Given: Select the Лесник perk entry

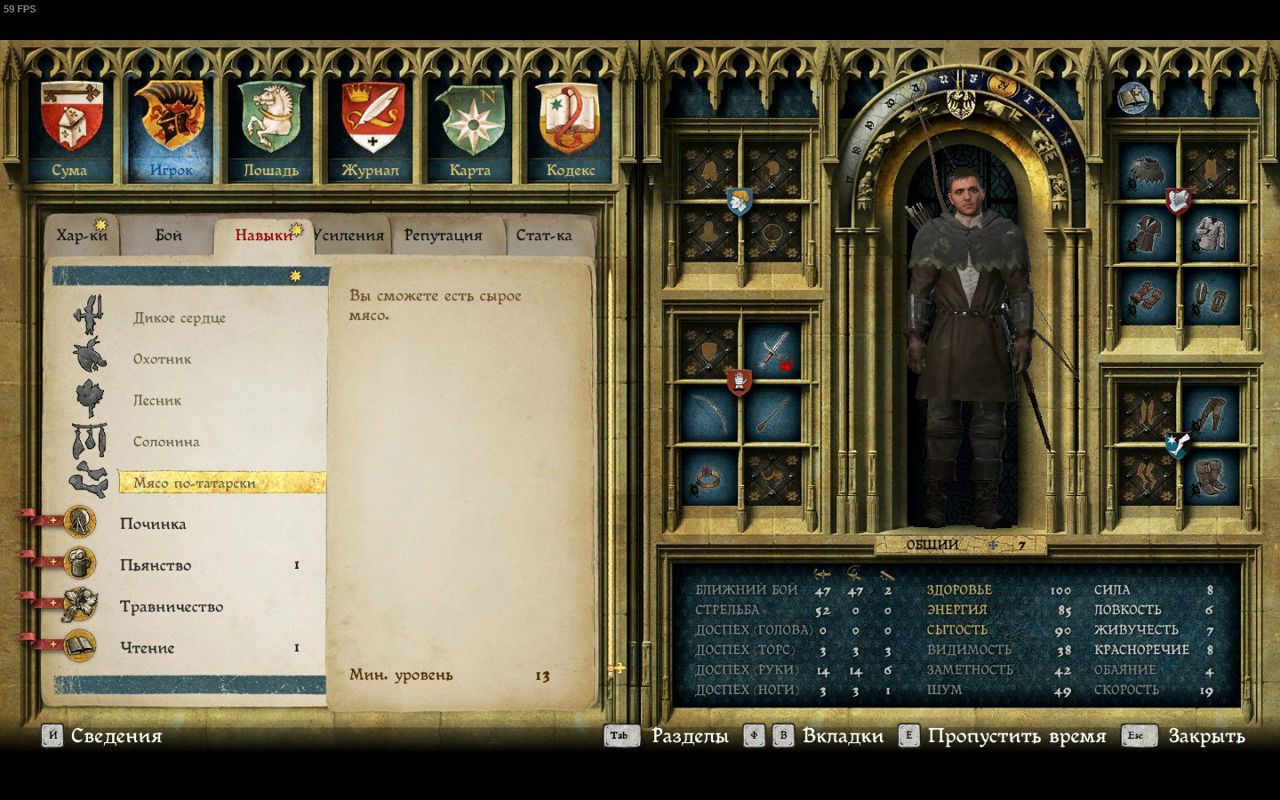Looking at the screenshot, I should [157, 400].
